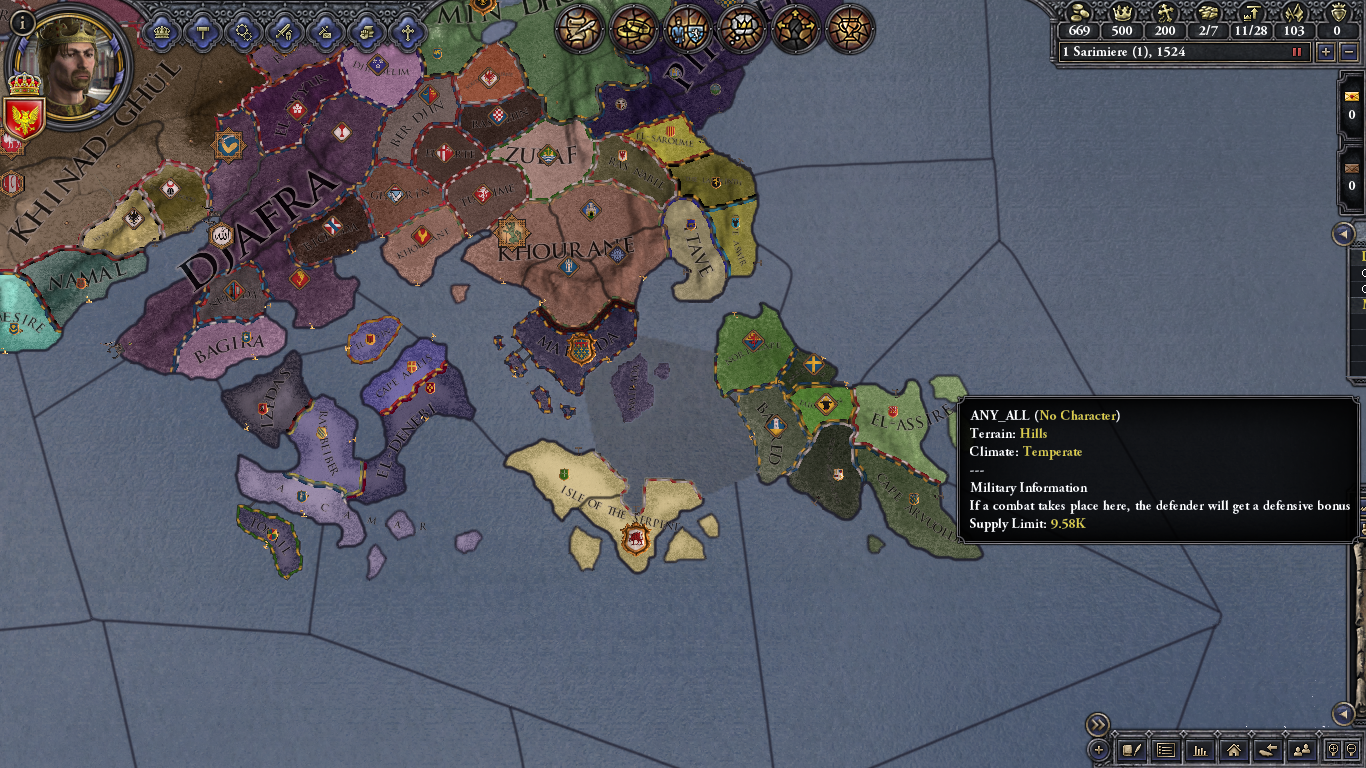Expand the double-chevron button above the minimap
This screenshot has width=1366, height=768.
pos(1097,722)
